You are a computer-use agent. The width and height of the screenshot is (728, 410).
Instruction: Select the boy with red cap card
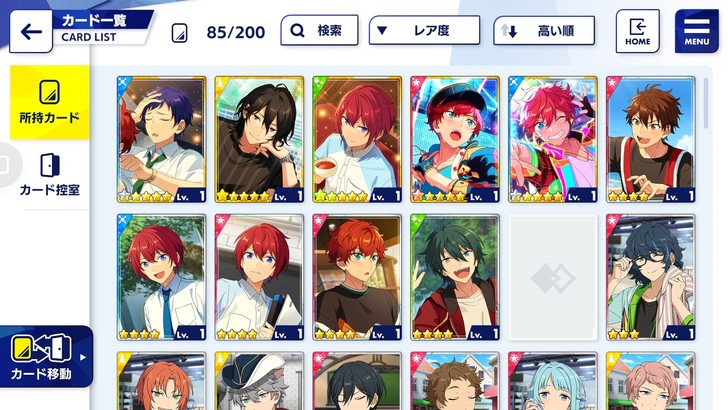[455, 139]
